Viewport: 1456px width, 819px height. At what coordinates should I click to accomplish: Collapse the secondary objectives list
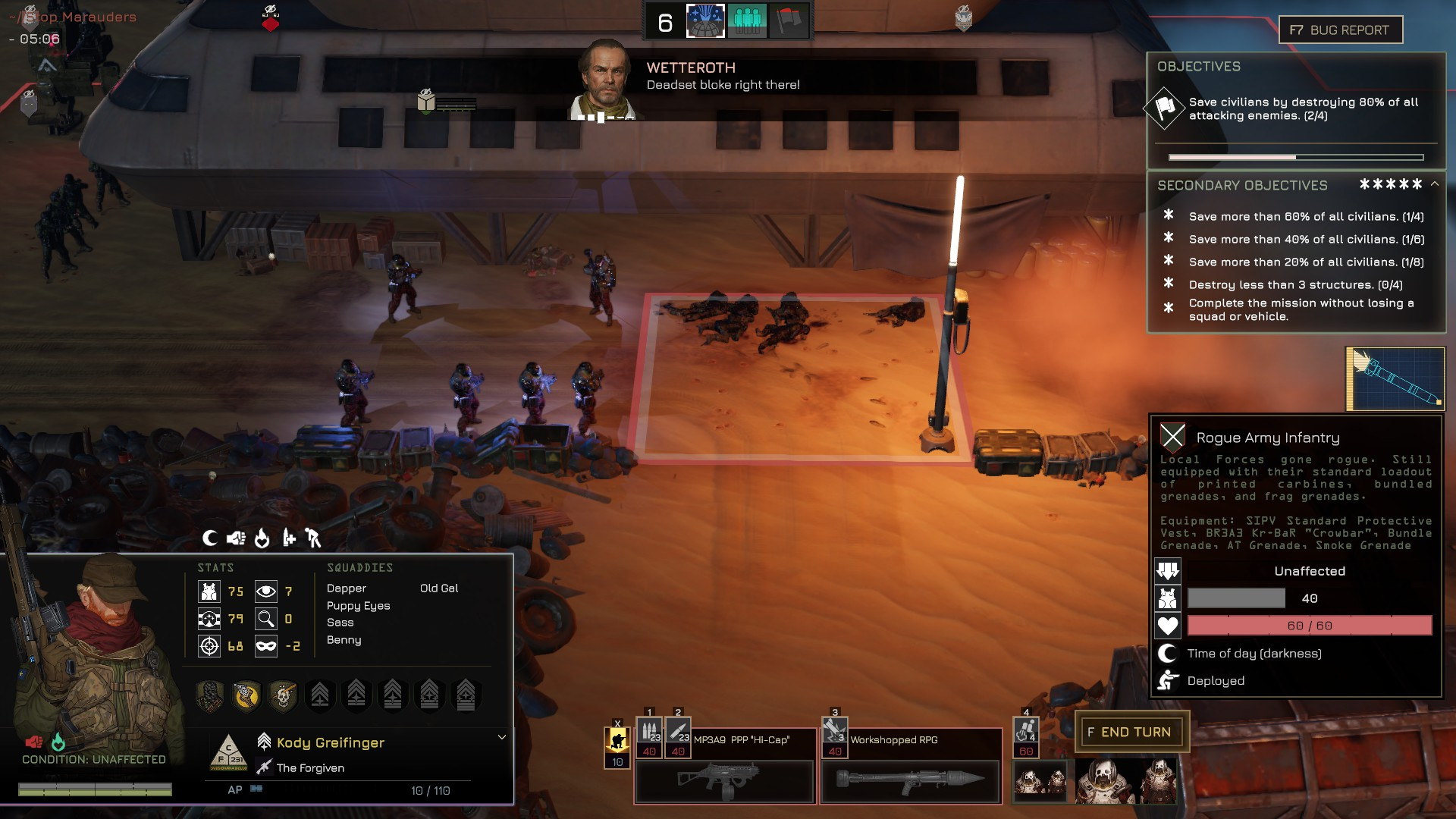point(1435,184)
